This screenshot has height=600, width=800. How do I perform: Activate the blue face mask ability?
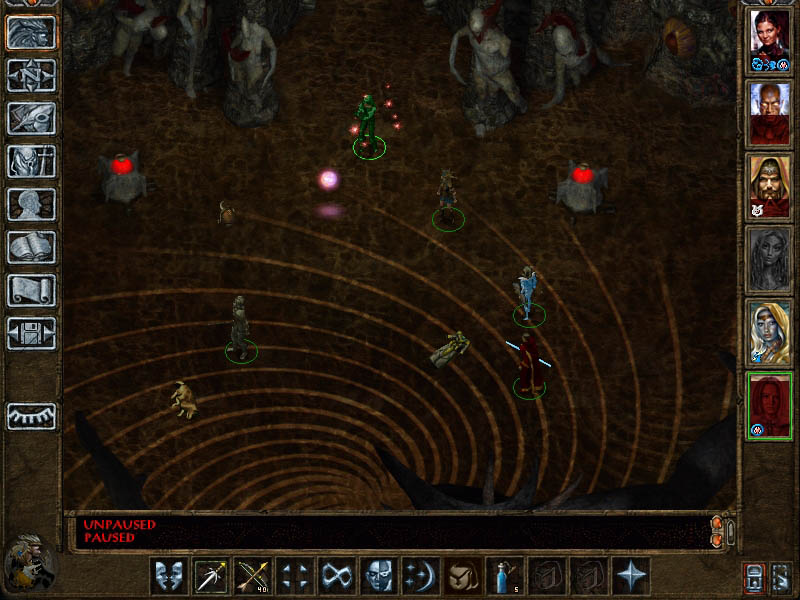(378, 576)
